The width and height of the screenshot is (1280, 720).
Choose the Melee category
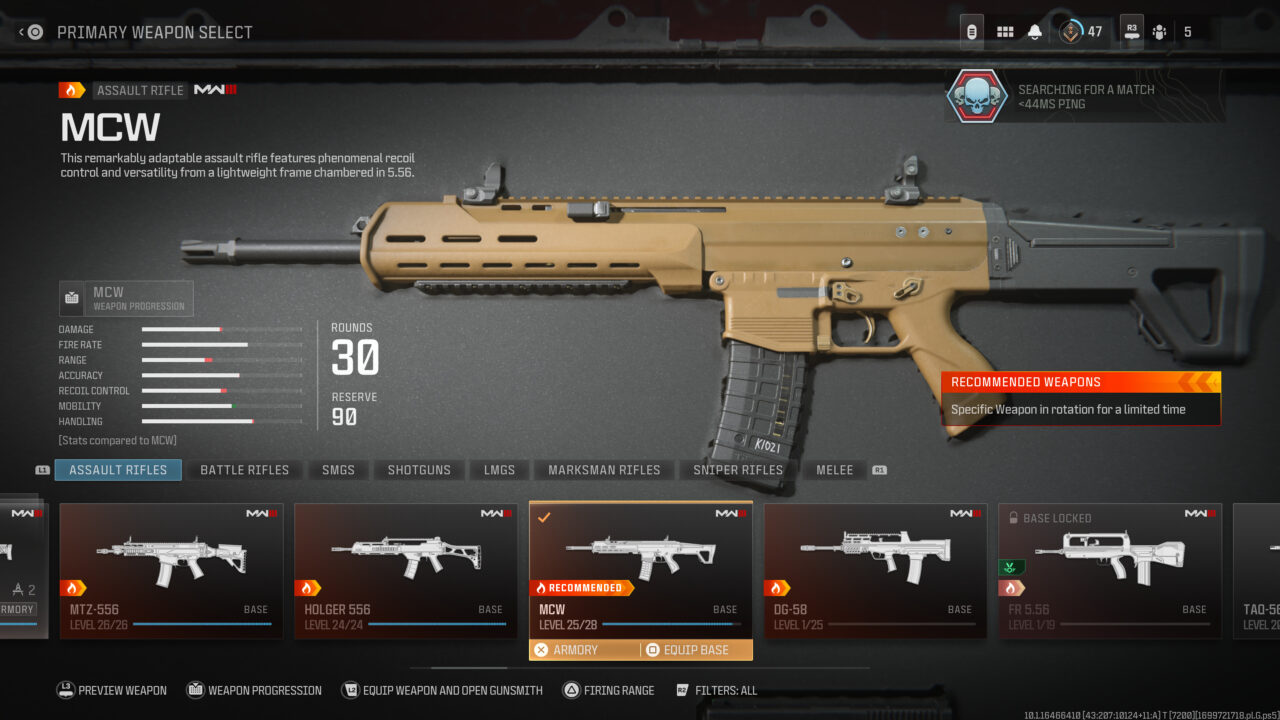(x=834, y=470)
